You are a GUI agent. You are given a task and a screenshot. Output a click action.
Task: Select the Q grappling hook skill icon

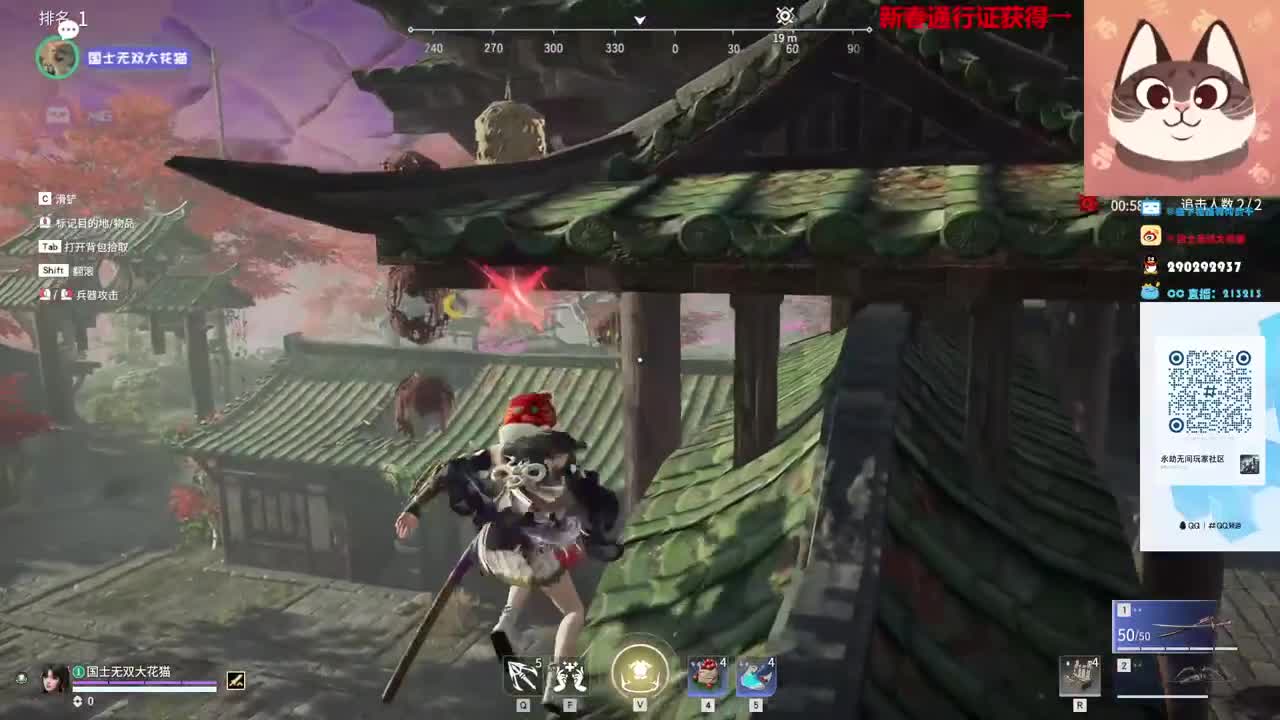pyautogui.click(x=522, y=676)
